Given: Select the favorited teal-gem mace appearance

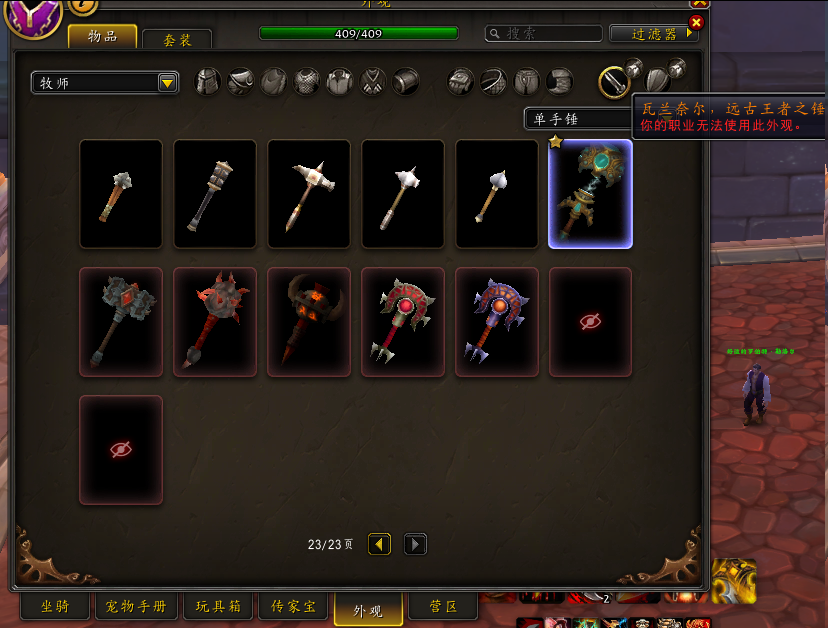Looking at the screenshot, I should tap(590, 194).
